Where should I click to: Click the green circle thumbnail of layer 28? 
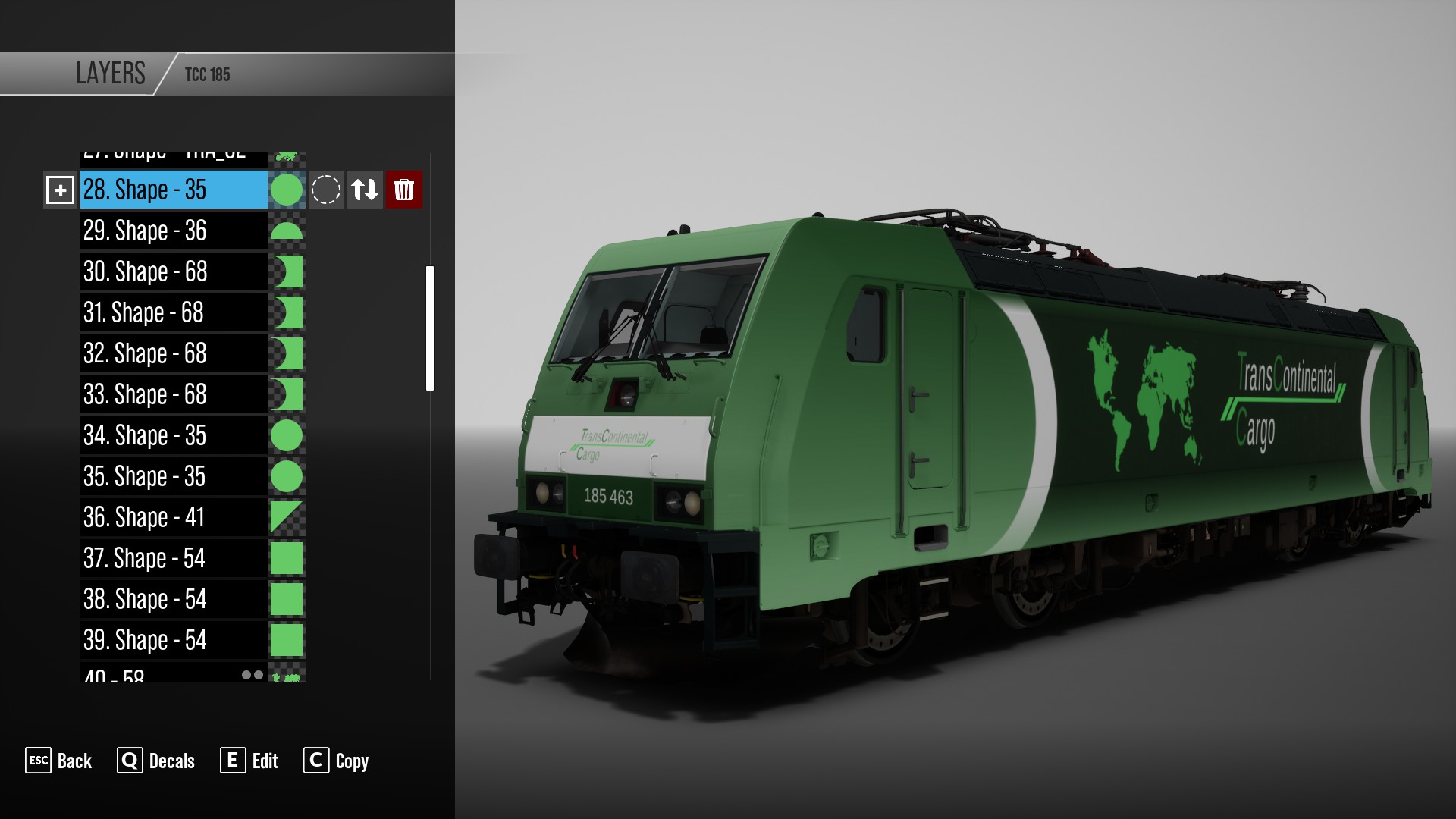(287, 190)
